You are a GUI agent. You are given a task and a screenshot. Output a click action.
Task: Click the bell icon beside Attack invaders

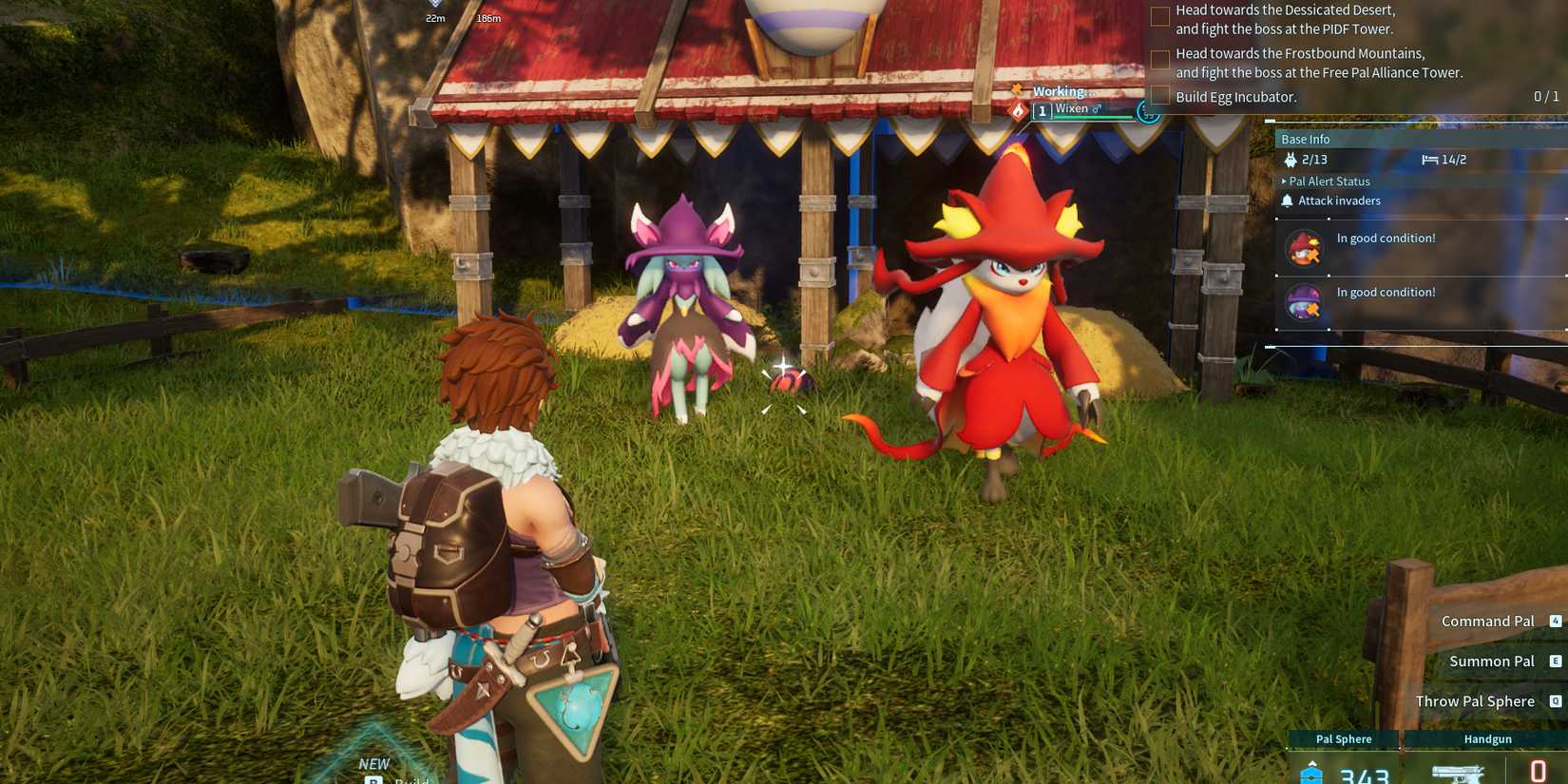1289,201
